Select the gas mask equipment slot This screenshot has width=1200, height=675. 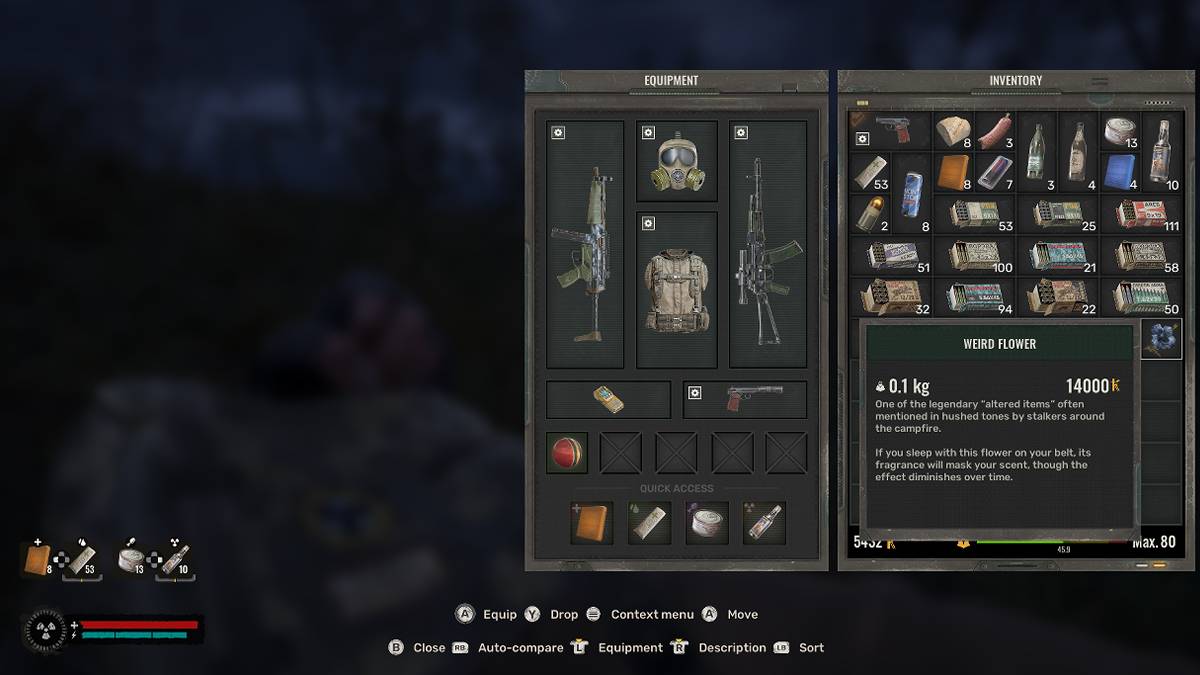point(677,161)
